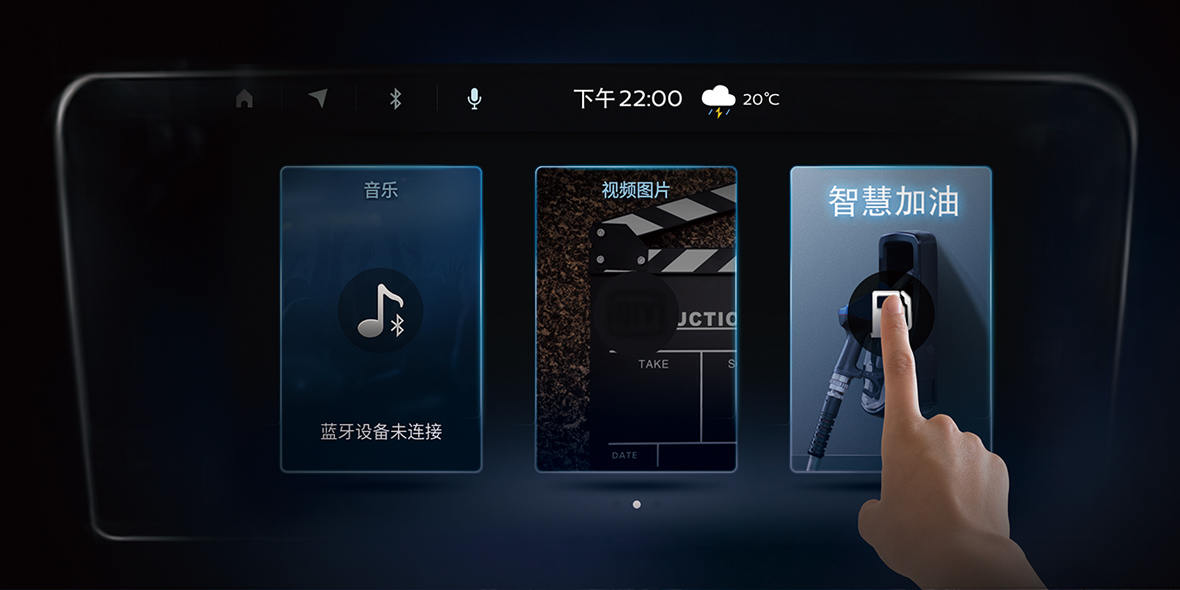1180x590 pixels.
Task: Tap the navigation arrow icon
Action: tap(318, 98)
